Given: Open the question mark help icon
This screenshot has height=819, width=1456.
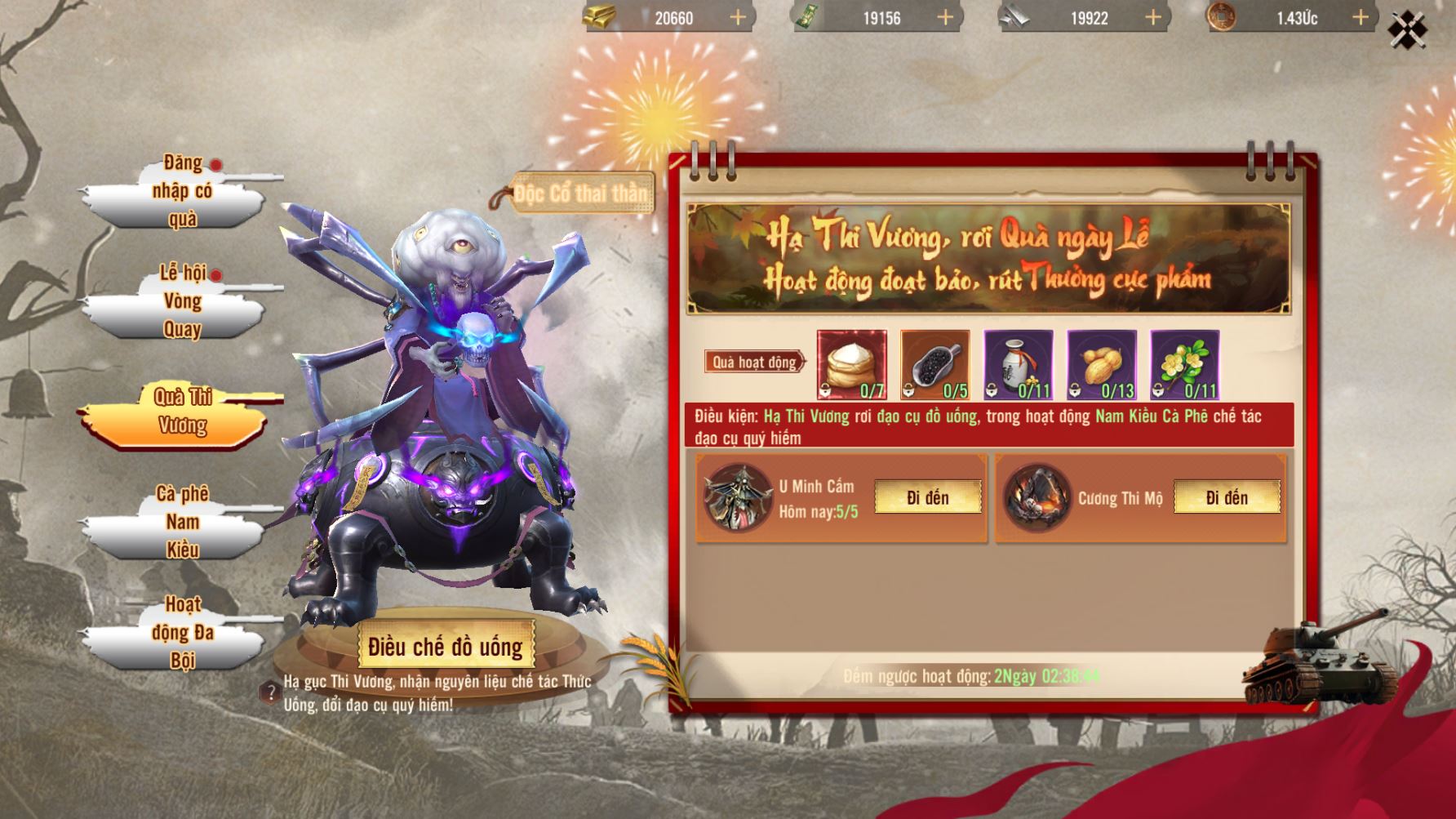Looking at the screenshot, I should 271,692.
